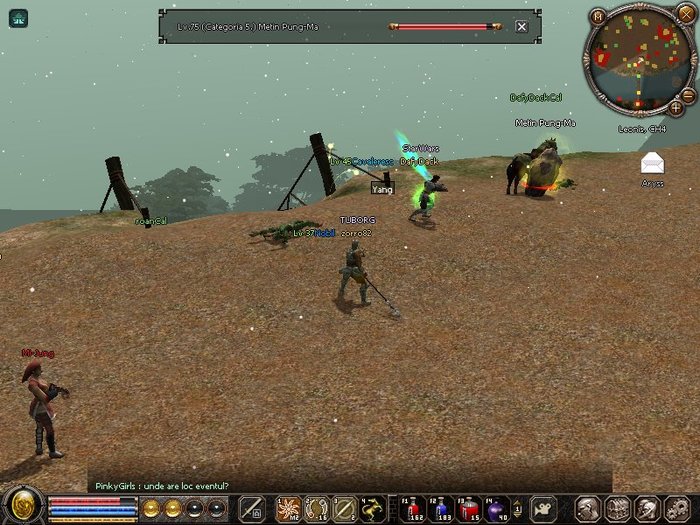Click the gold dragon emblem orb
This screenshot has width=700, height=525.
[x=22, y=506]
